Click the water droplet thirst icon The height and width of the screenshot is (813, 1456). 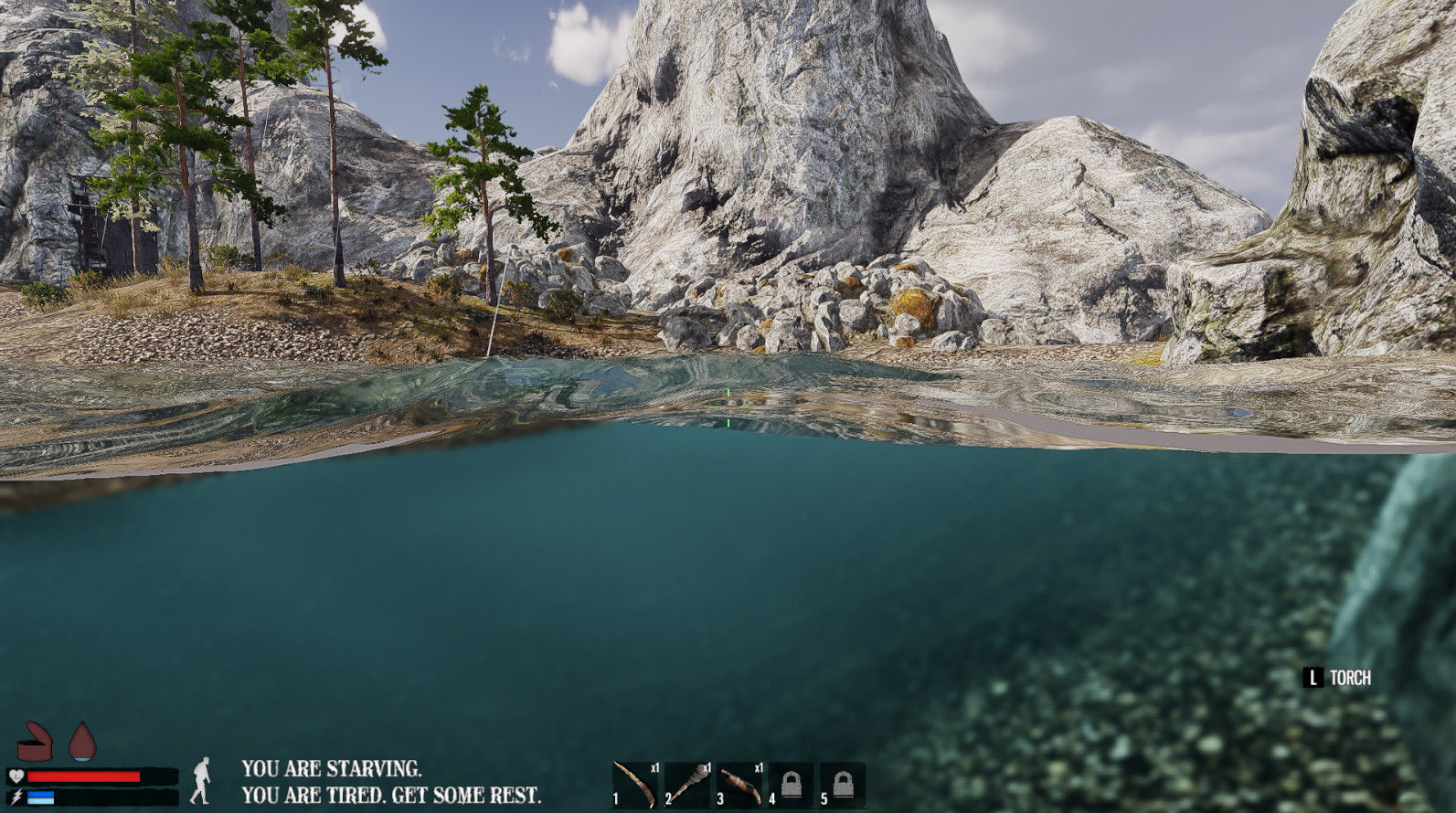point(82,742)
